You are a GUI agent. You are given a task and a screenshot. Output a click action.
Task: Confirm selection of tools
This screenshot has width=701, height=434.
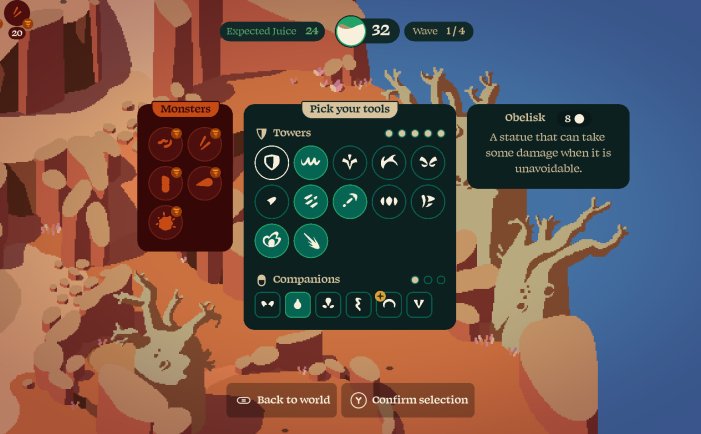(x=408, y=400)
